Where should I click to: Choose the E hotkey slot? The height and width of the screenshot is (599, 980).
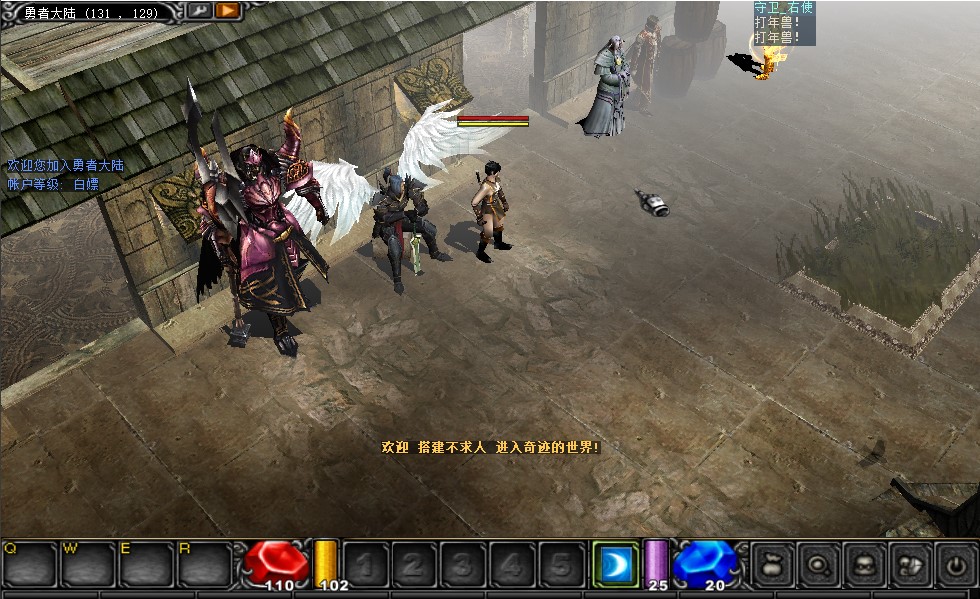147,564
